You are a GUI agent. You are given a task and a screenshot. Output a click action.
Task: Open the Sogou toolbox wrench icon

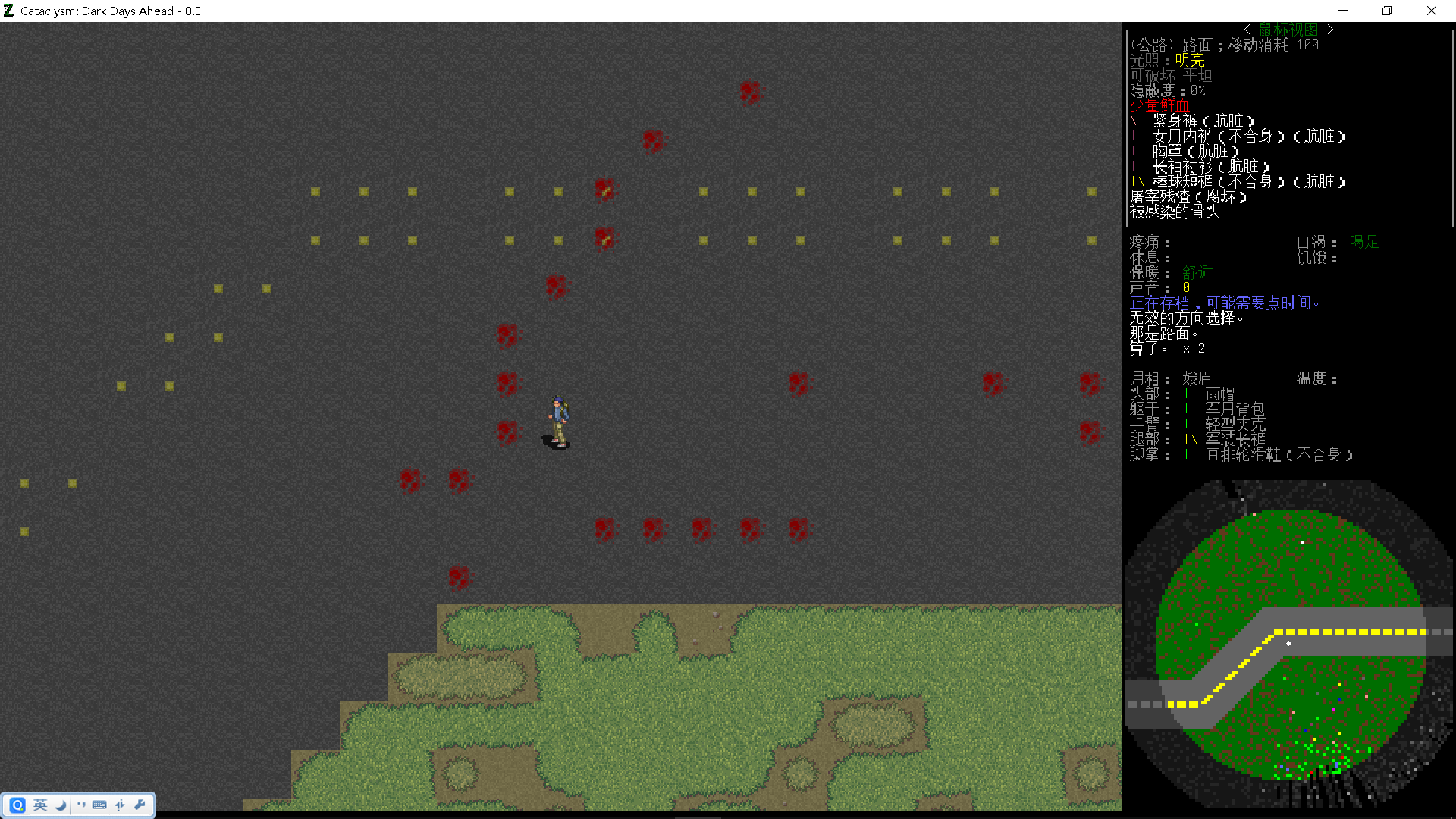140,805
